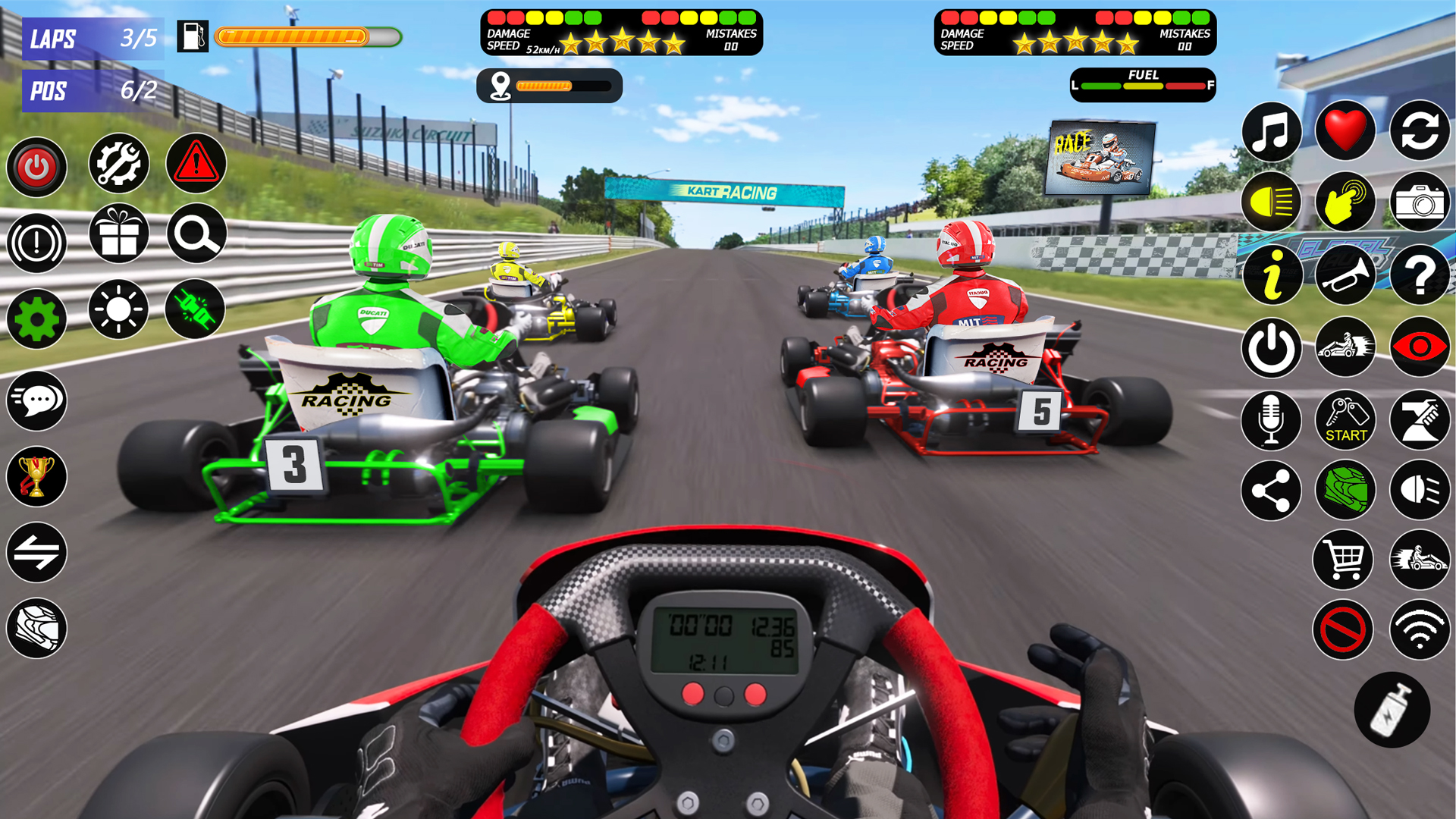
Task: Select the green helmet icon
Action: tap(1346, 491)
